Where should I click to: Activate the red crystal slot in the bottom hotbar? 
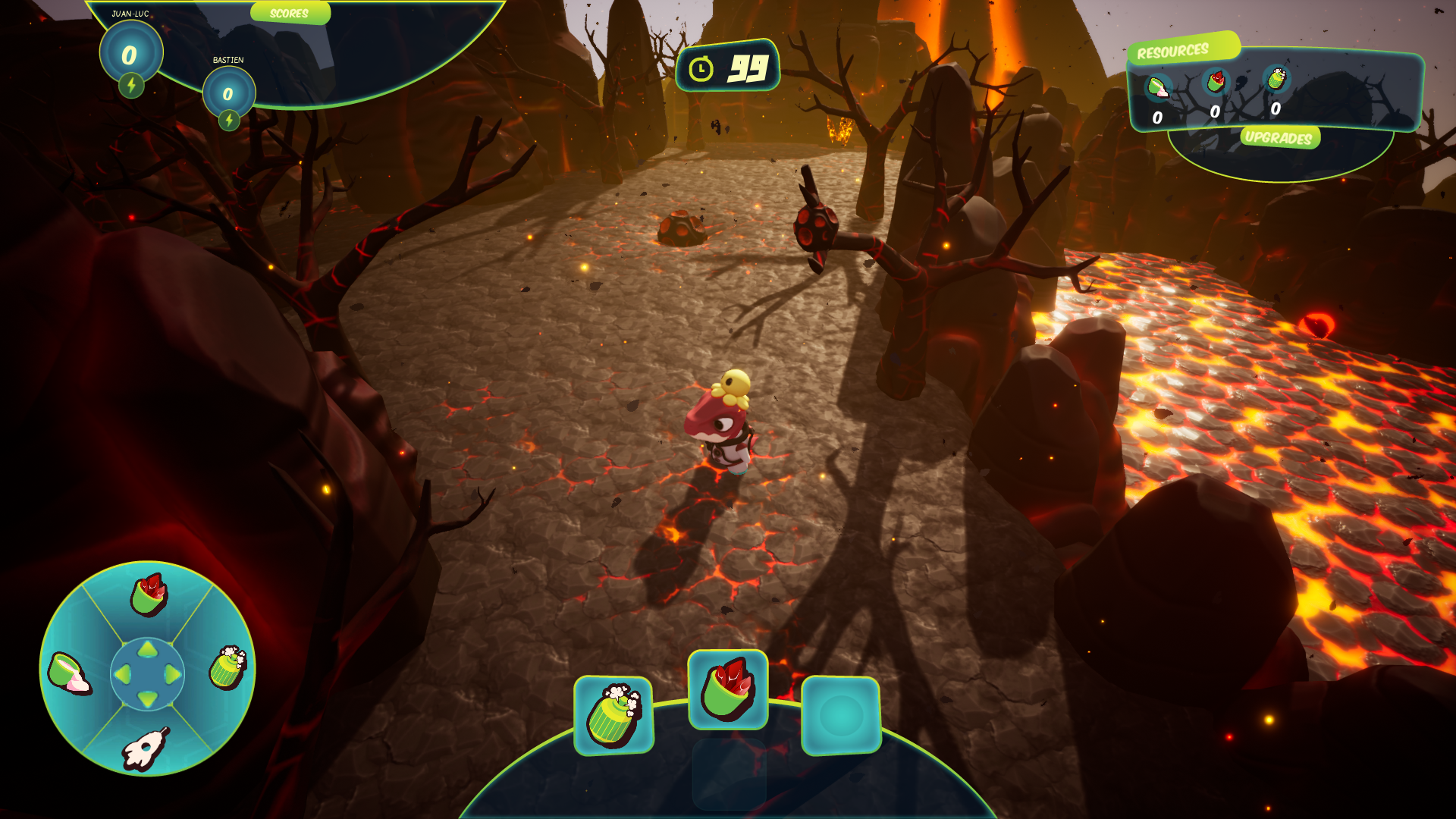728,689
